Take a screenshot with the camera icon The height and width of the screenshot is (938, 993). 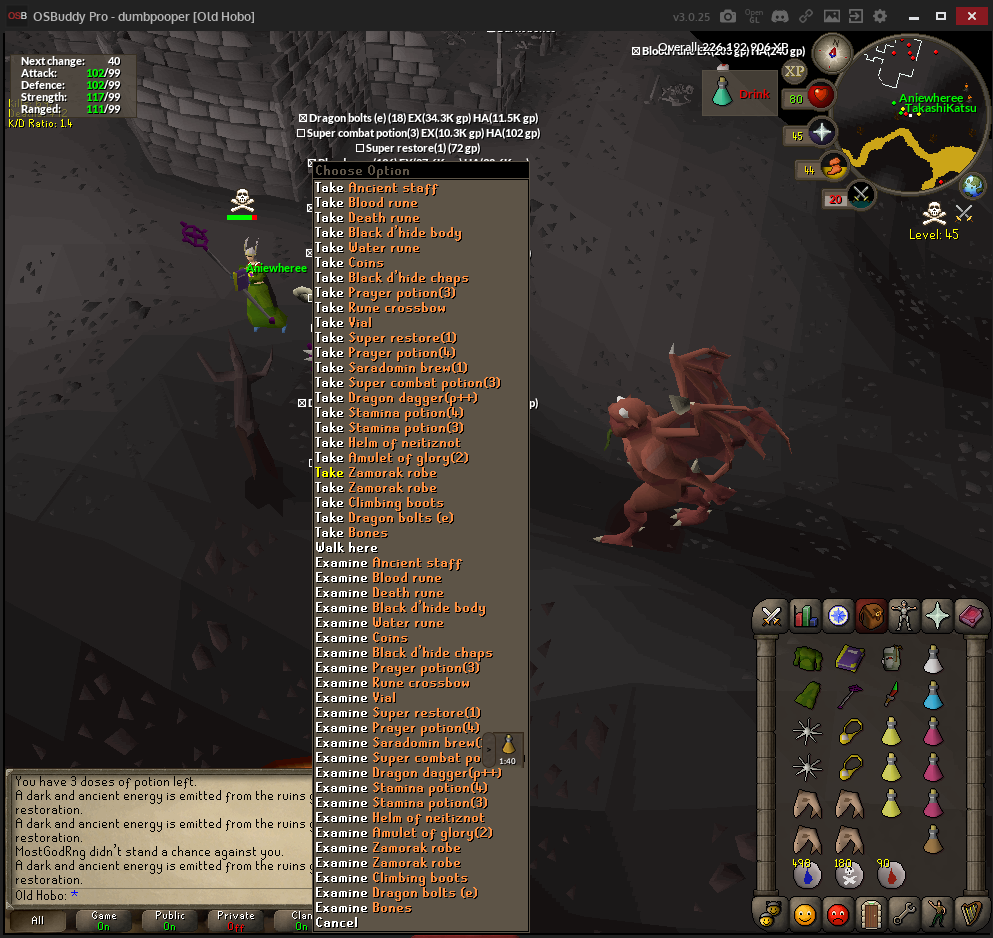(x=728, y=16)
